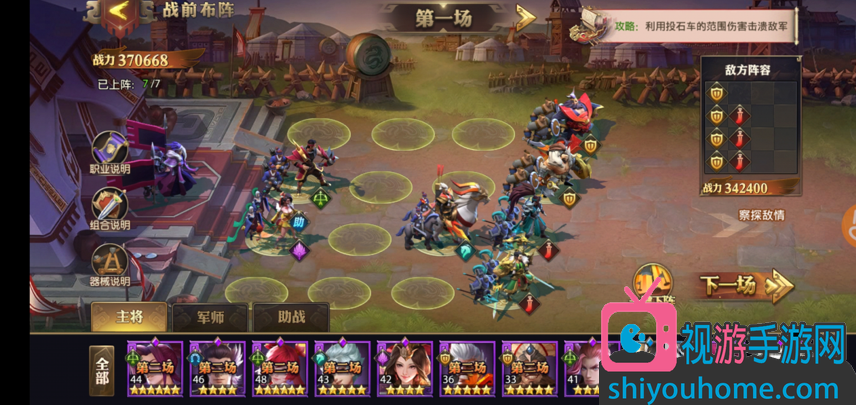The height and width of the screenshot is (405, 856).
Task: Choose the level 36 hero card
Action: 467,369
